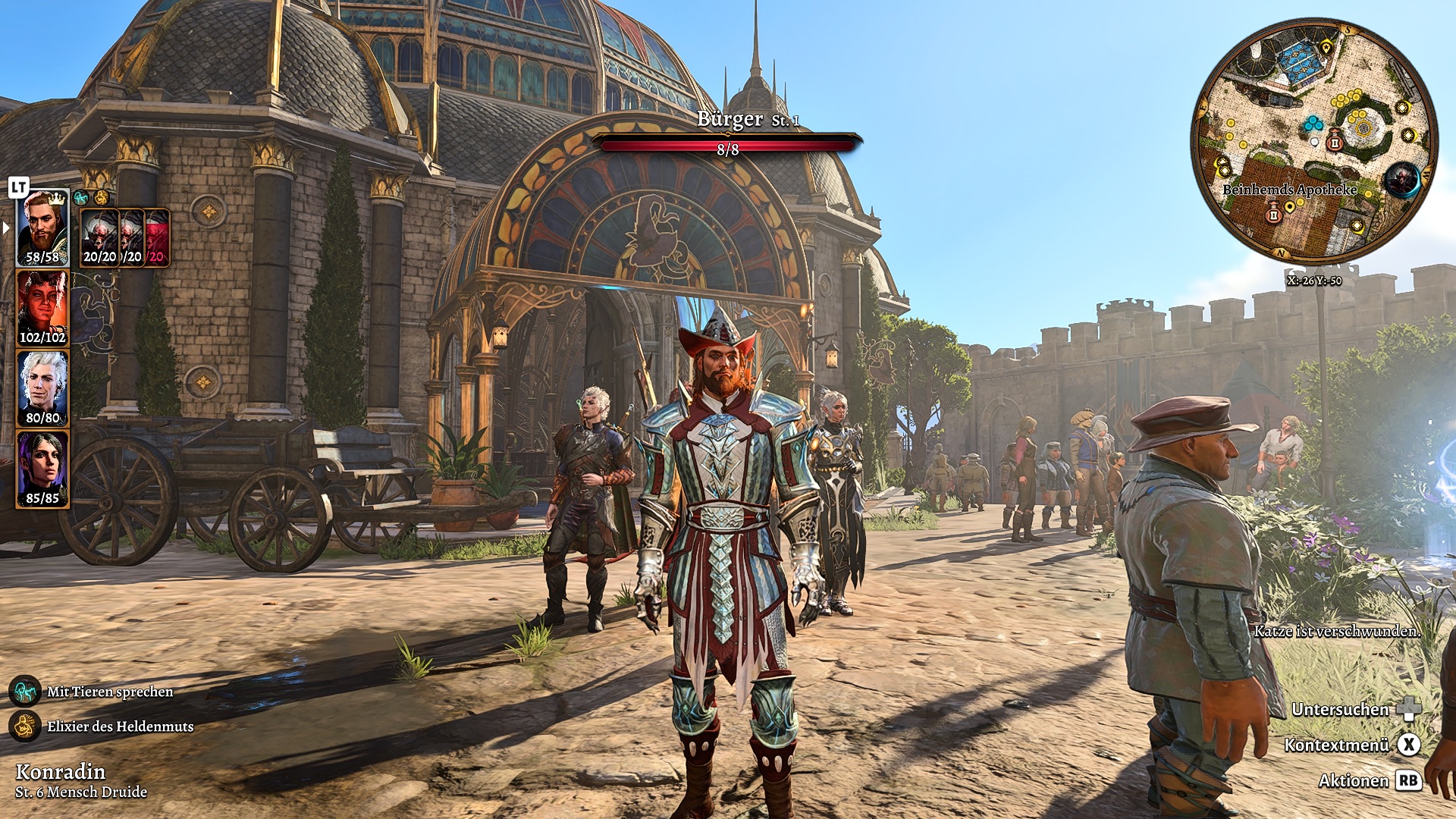Click the party leader's dark portrait marker on minimap

tap(1401, 180)
